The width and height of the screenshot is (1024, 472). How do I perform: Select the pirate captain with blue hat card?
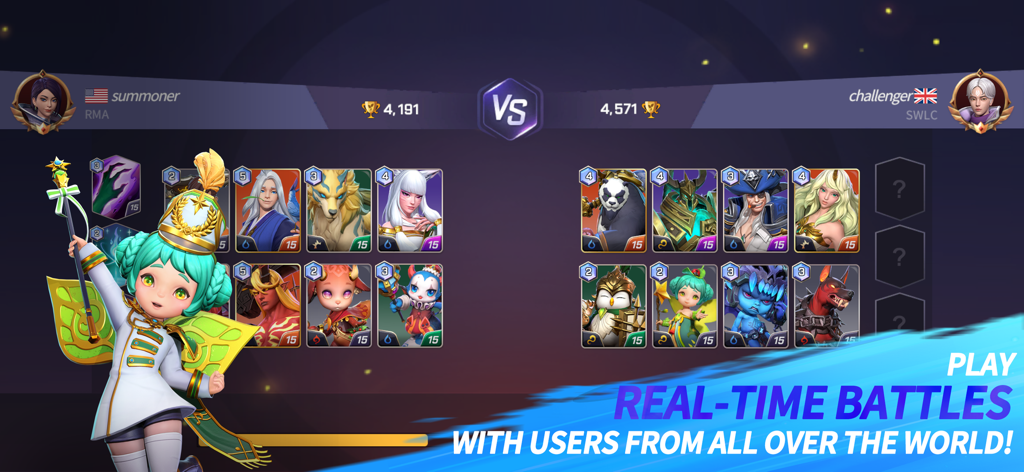click(x=756, y=211)
